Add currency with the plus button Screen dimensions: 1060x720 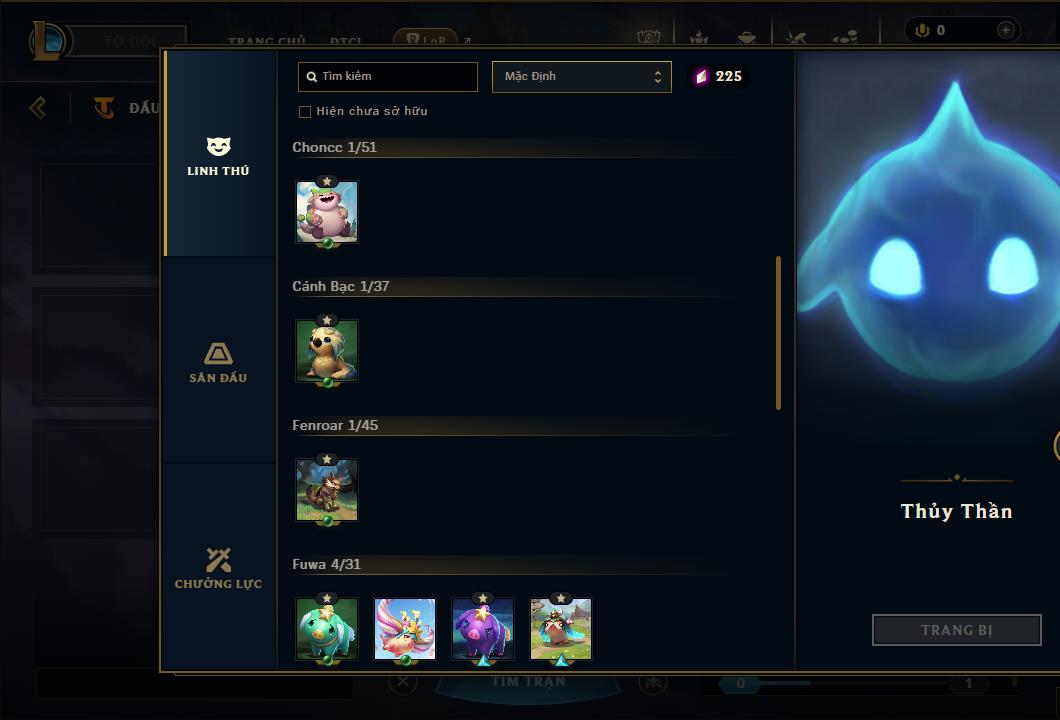click(x=1005, y=30)
